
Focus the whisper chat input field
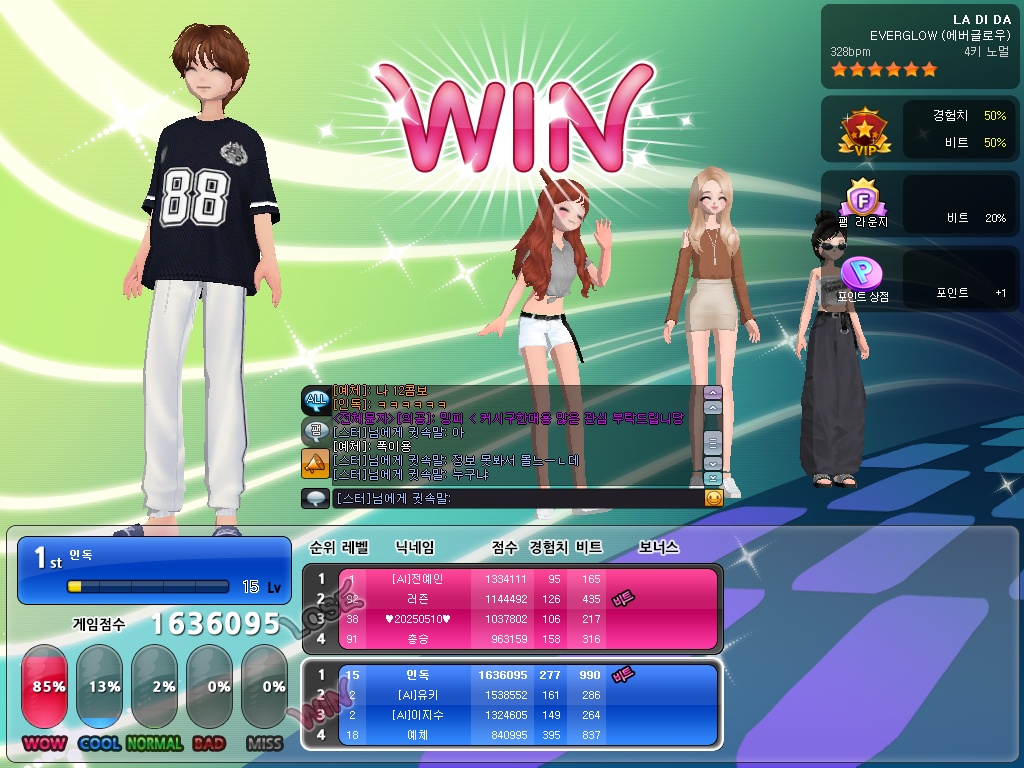[x=516, y=497]
